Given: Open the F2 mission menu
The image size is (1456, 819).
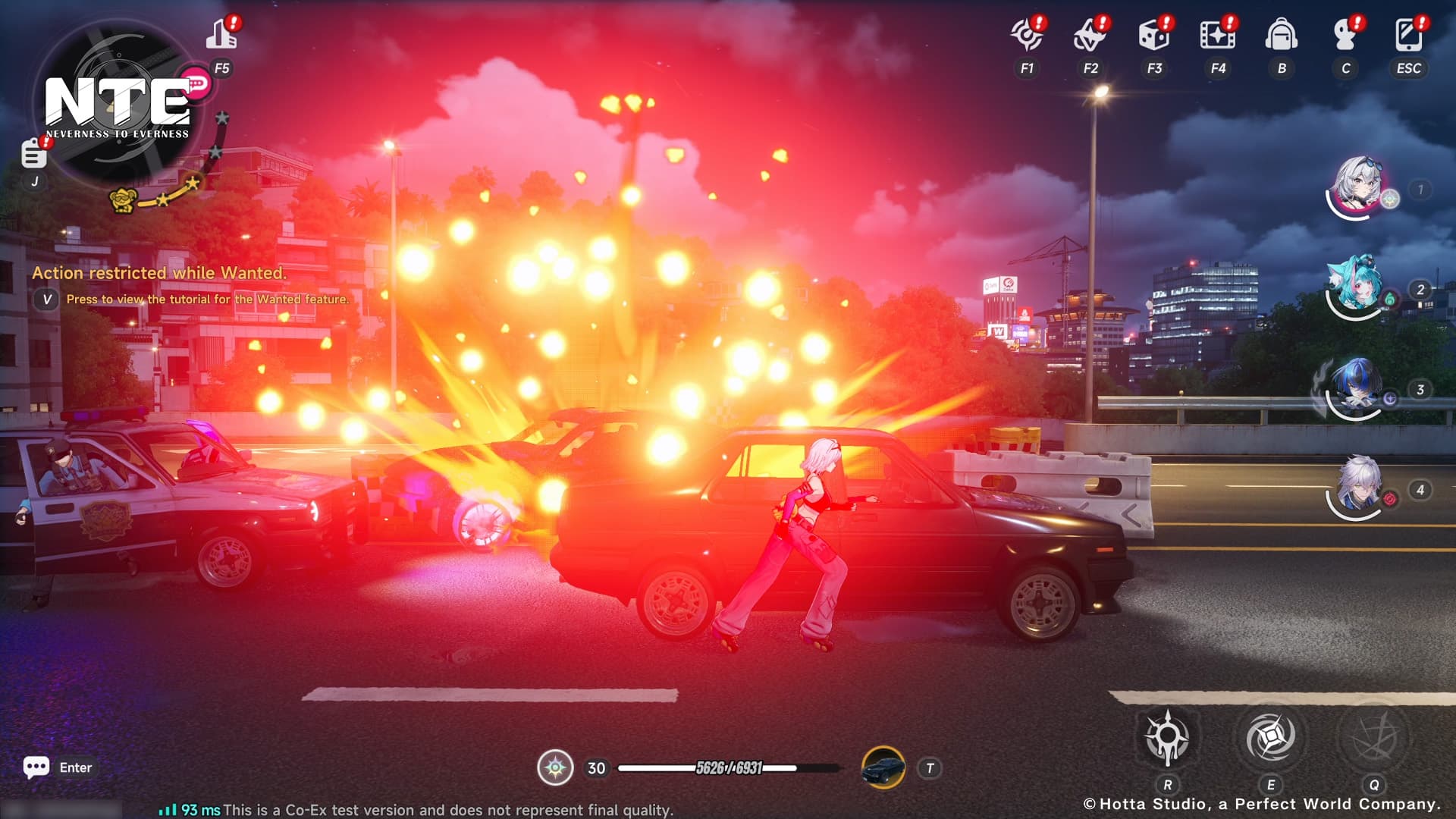Looking at the screenshot, I should (1092, 36).
